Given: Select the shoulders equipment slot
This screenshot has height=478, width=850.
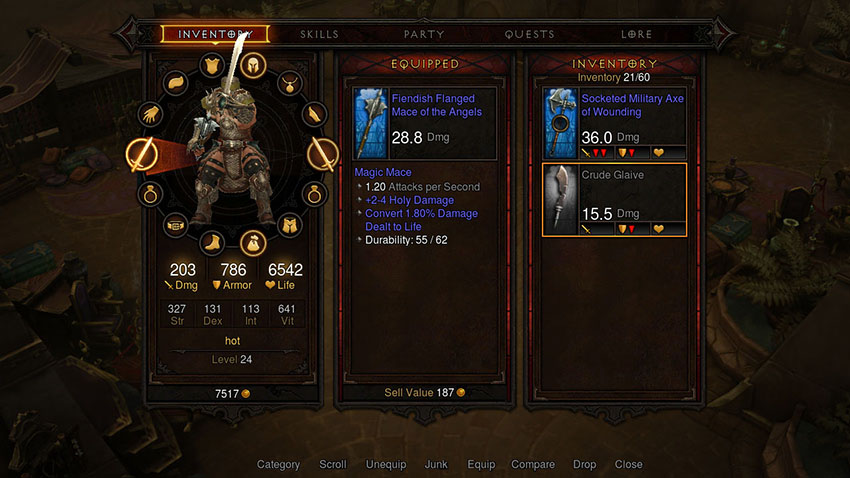Looking at the screenshot, I should [174, 82].
